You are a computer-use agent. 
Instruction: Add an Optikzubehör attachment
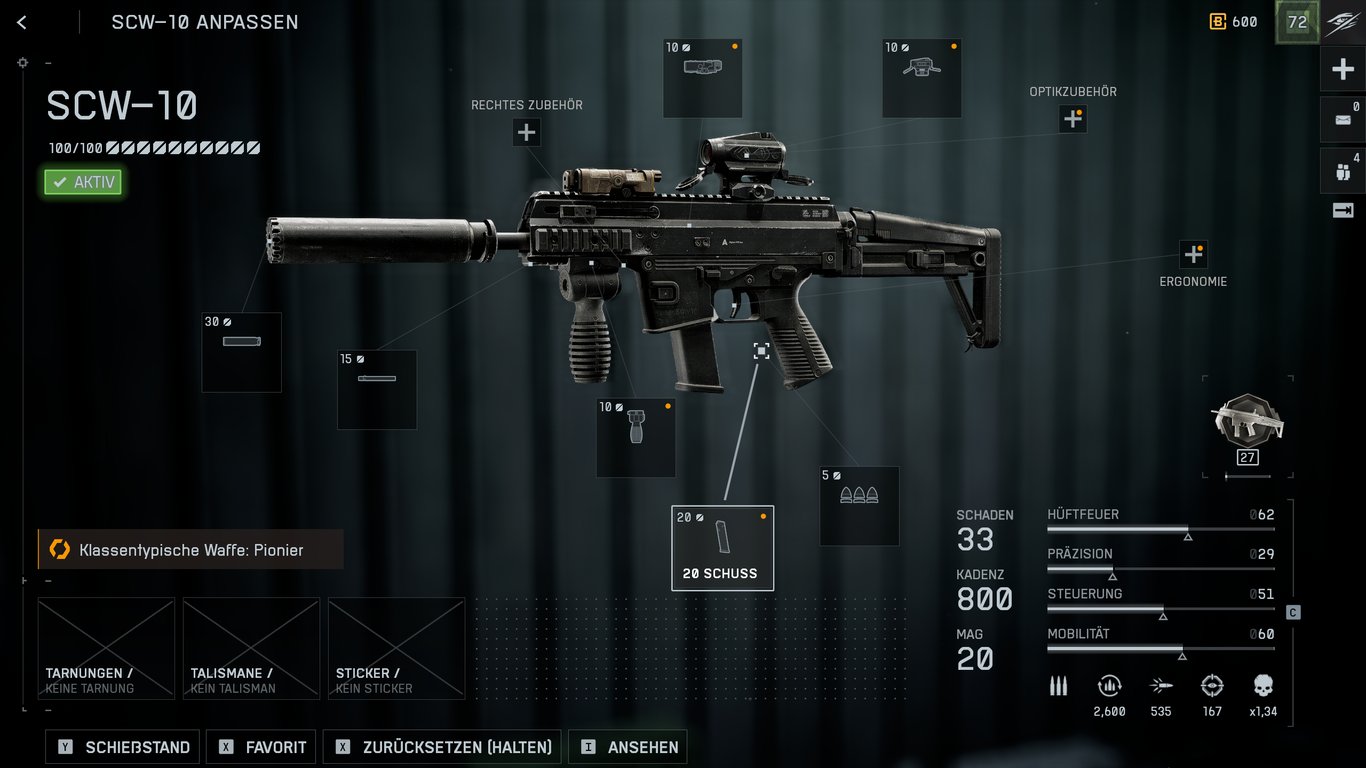tap(1073, 119)
